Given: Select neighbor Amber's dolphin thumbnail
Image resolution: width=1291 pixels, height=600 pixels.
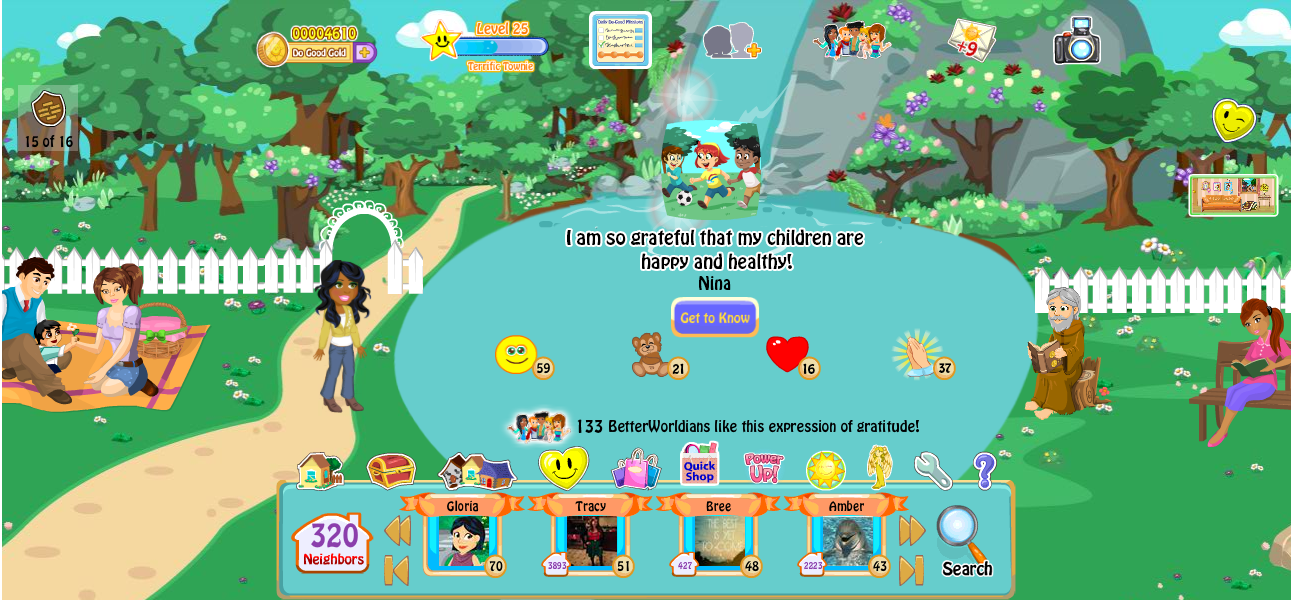Looking at the screenshot, I should pos(846,541).
